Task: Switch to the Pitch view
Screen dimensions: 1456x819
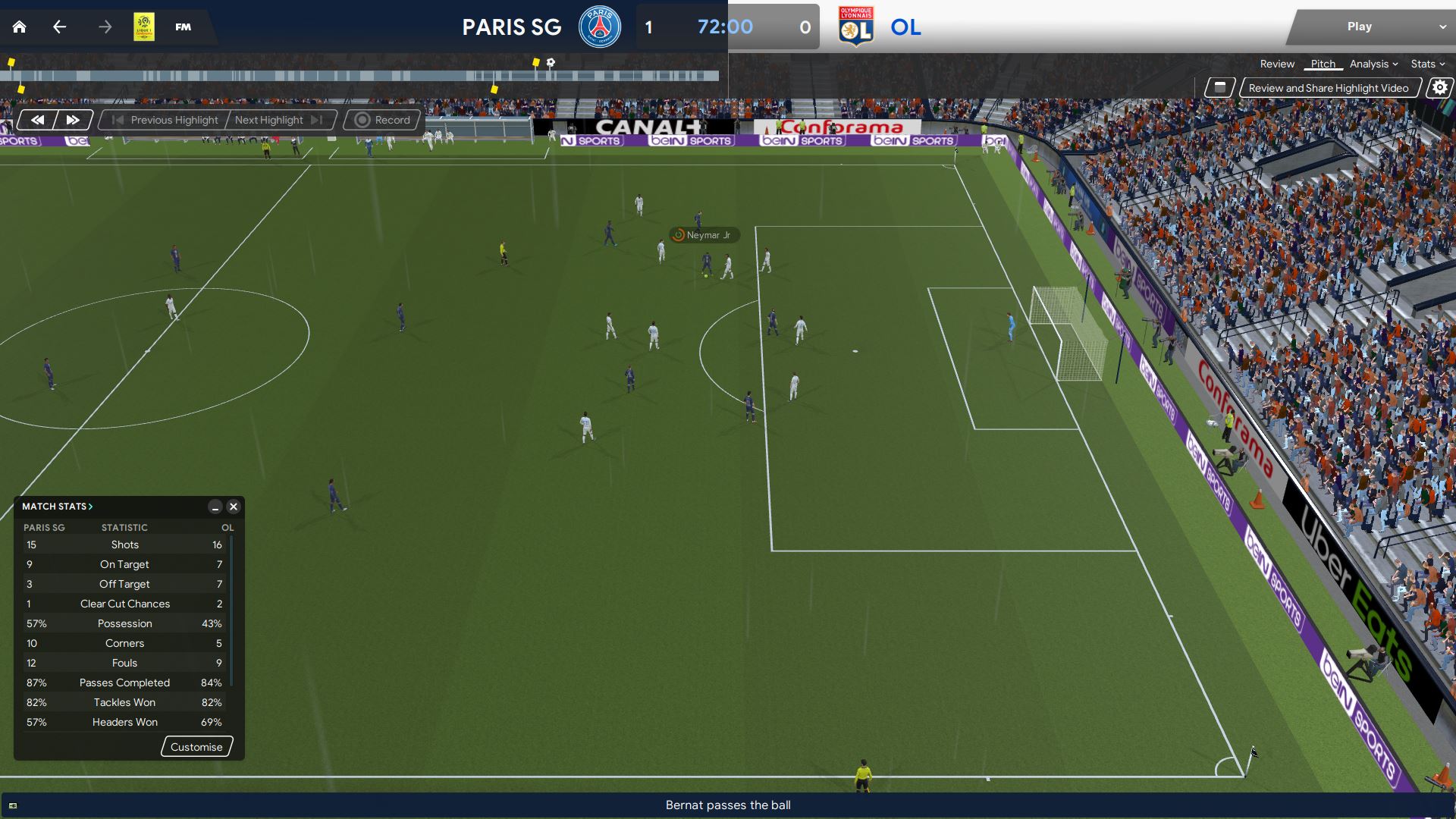Action: [x=1323, y=64]
